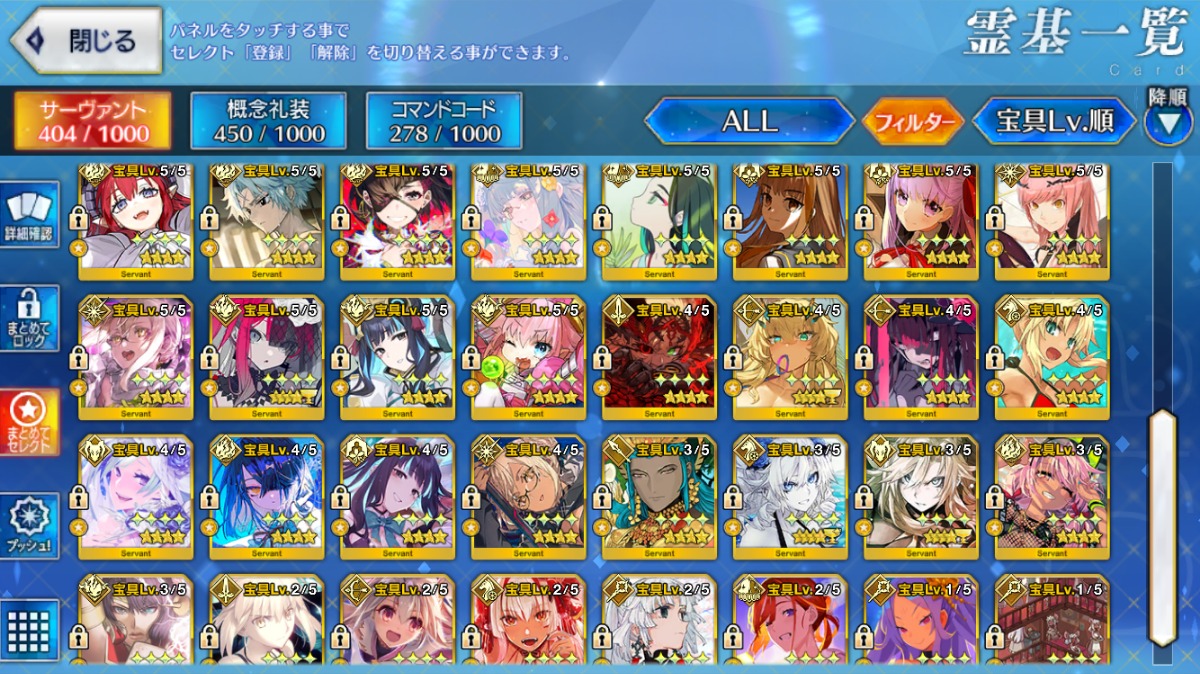
Task: Change the grid layout view
Action: click(30, 630)
